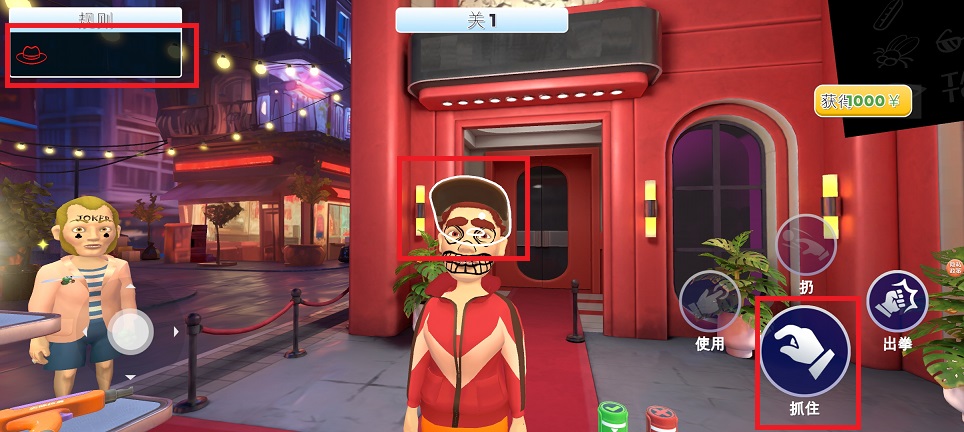Select the red hat rule panel
Image resolution: width=964 pixels, height=432 pixels.
[x=96, y=53]
